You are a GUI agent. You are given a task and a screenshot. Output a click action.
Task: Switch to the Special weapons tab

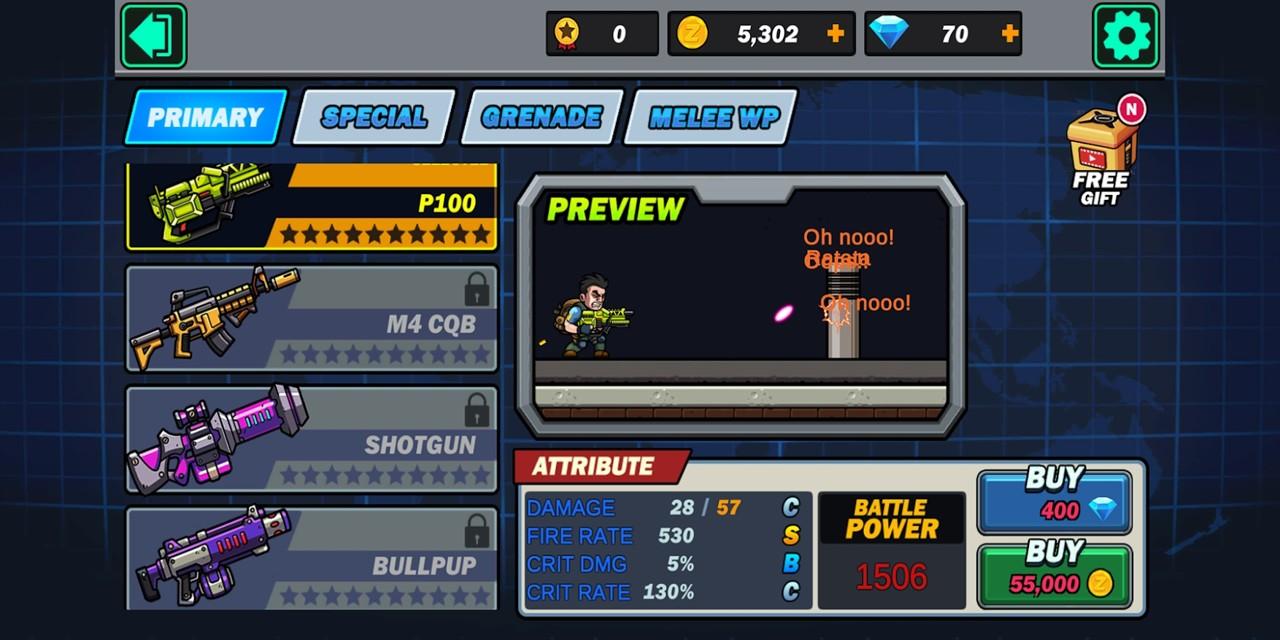click(374, 117)
